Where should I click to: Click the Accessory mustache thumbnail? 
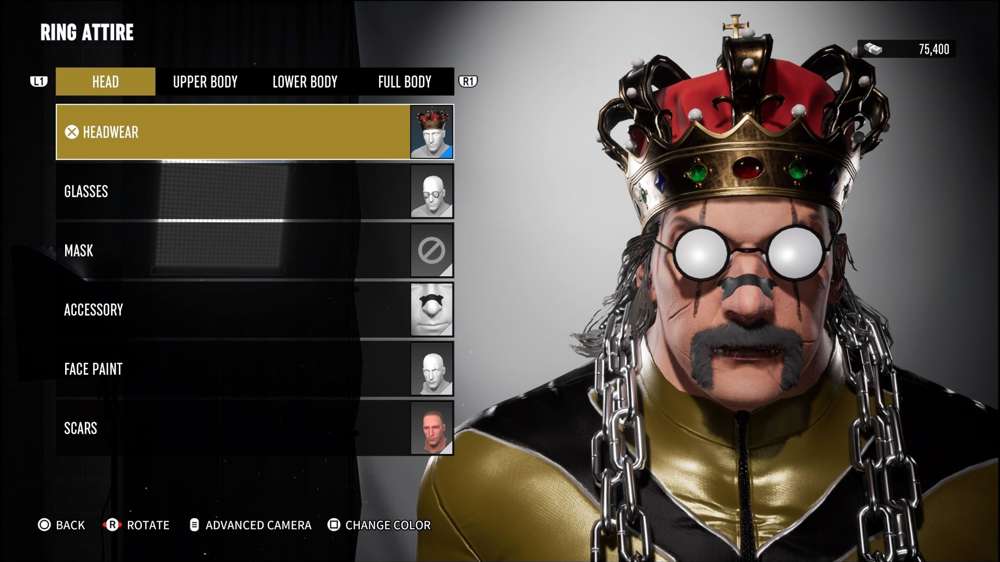432,310
